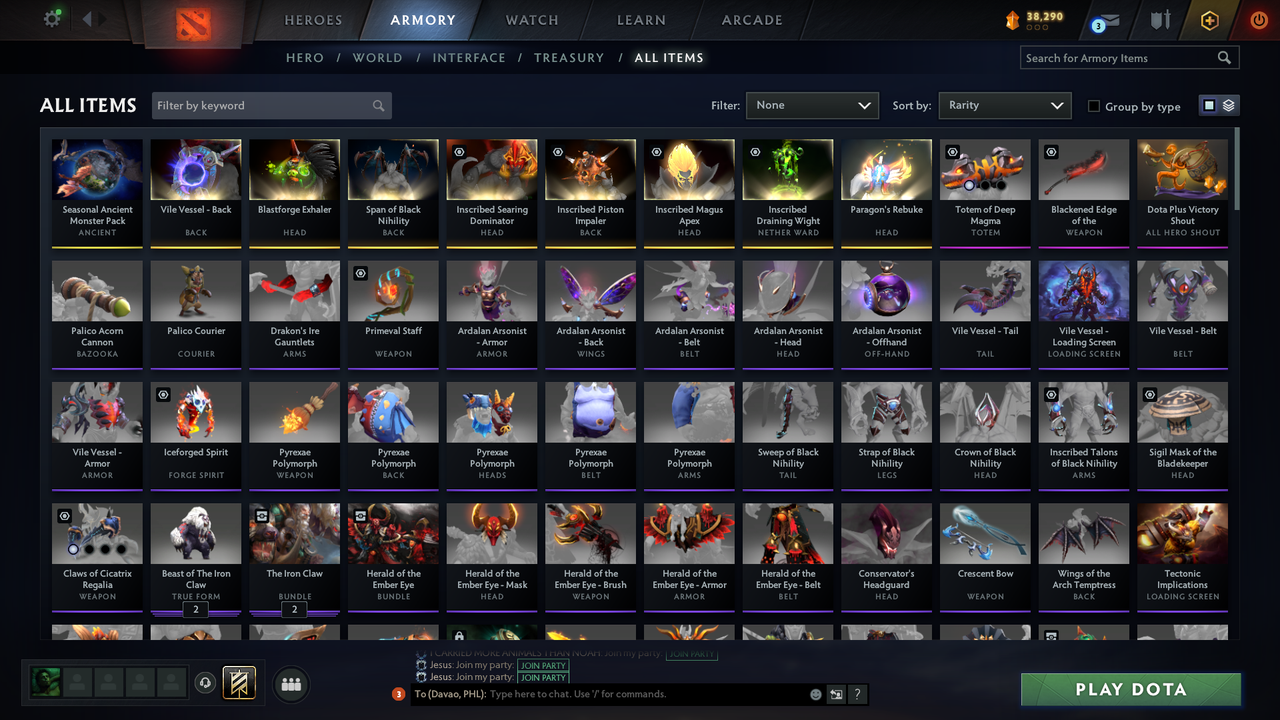
Task: Click JOIN PARTY next to Jesus's invite
Action: click(x=543, y=666)
